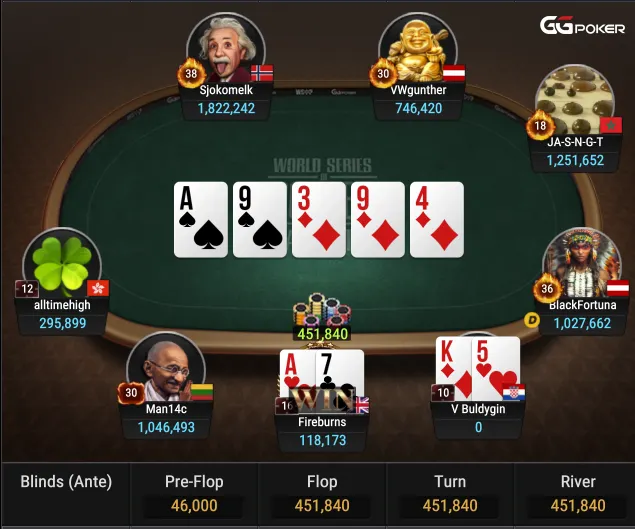View alltimehigh's clover avatar profile
Image resolution: width=635 pixels, height=529 pixels.
pos(62,264)
